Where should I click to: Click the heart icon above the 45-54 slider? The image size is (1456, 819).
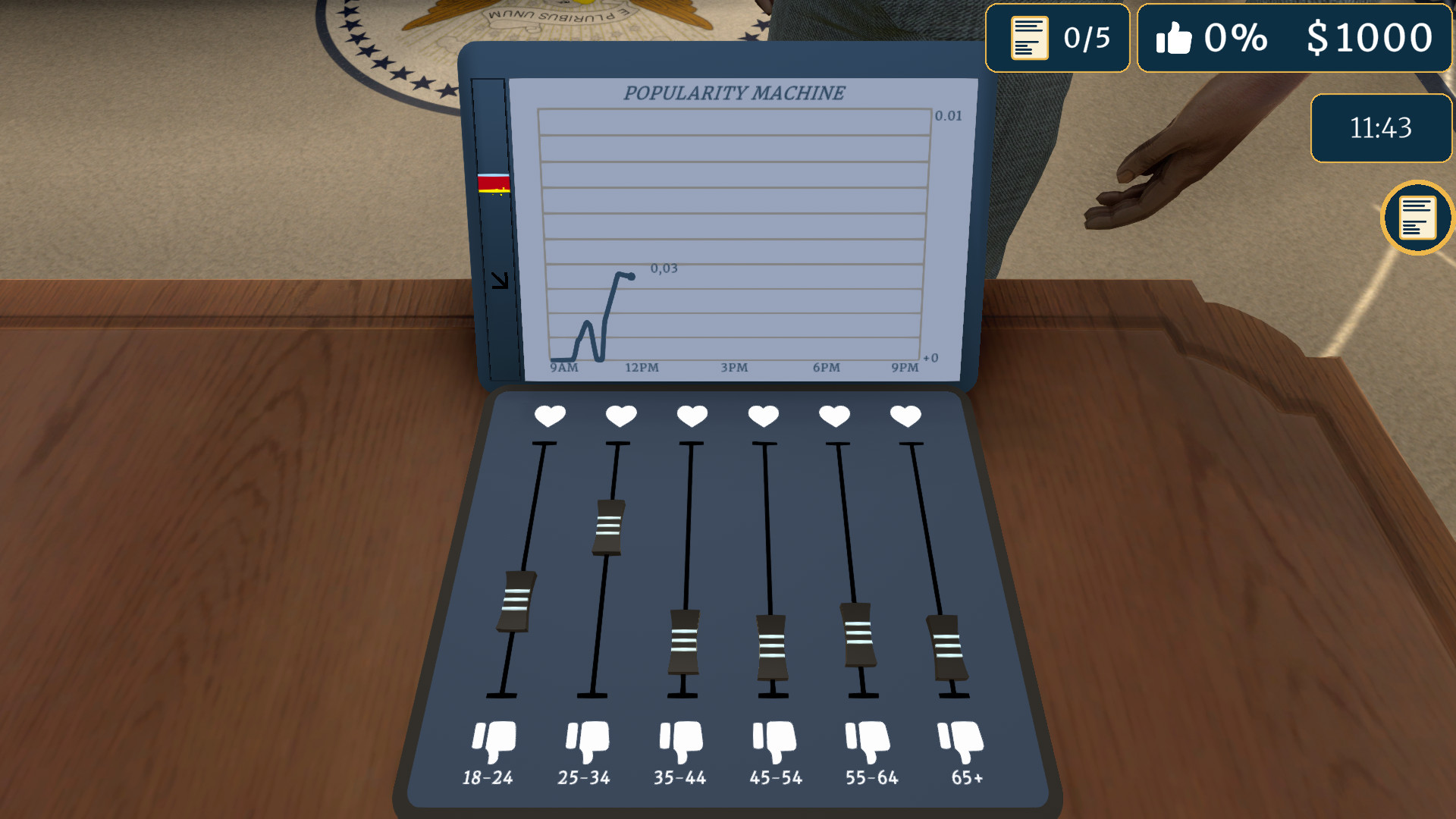click(x=764, y=416)
